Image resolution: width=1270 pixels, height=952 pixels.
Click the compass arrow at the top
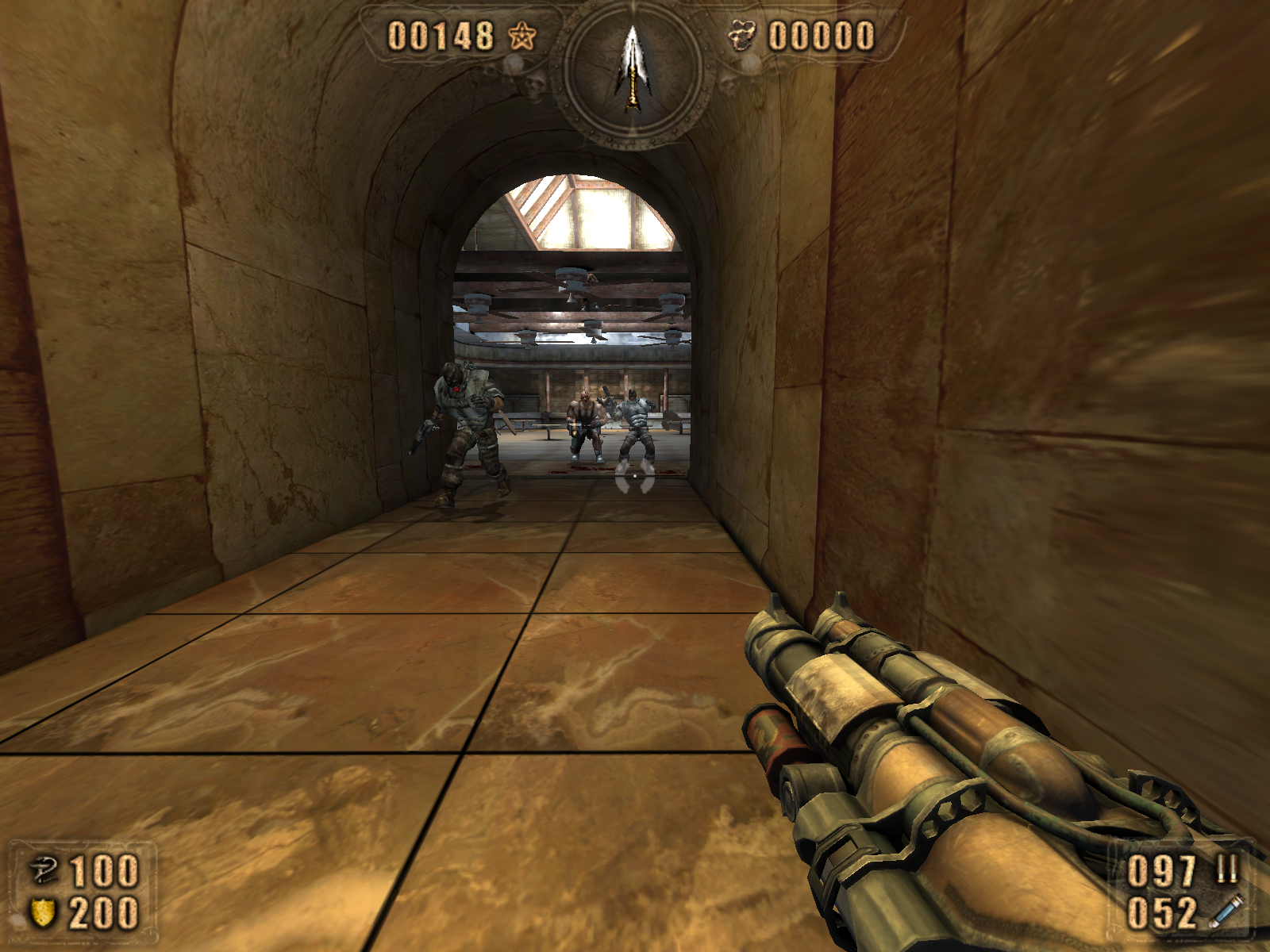click(632, 68)
